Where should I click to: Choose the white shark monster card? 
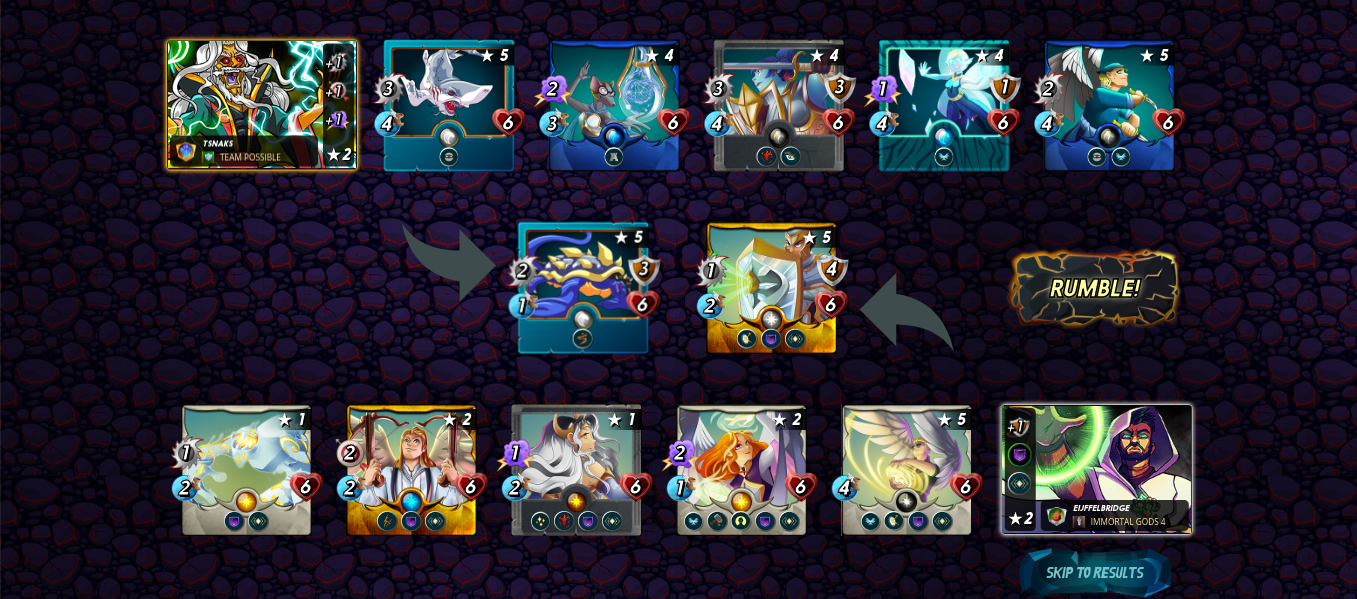coord(449,105)
